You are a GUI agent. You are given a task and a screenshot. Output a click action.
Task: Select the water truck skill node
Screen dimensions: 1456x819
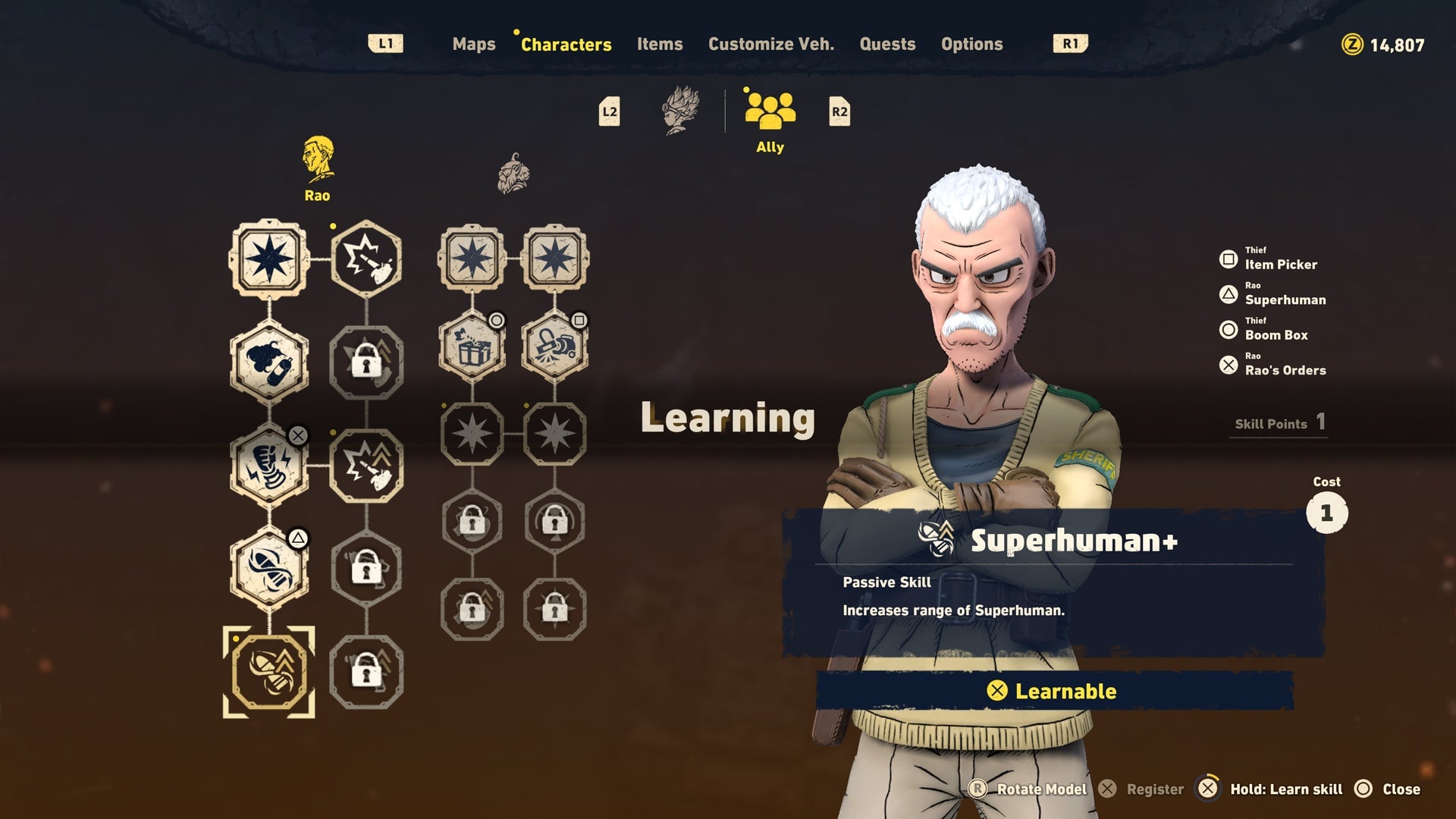point(558,345)
